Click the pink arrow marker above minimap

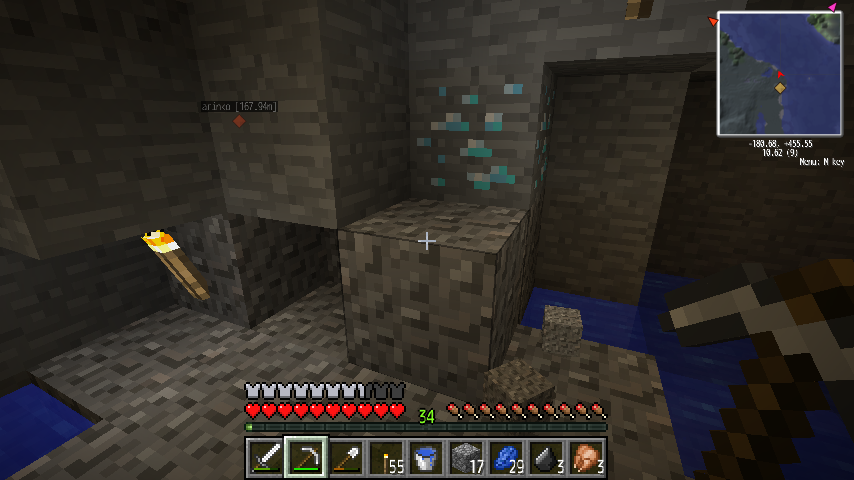click(x=832, y=8)
